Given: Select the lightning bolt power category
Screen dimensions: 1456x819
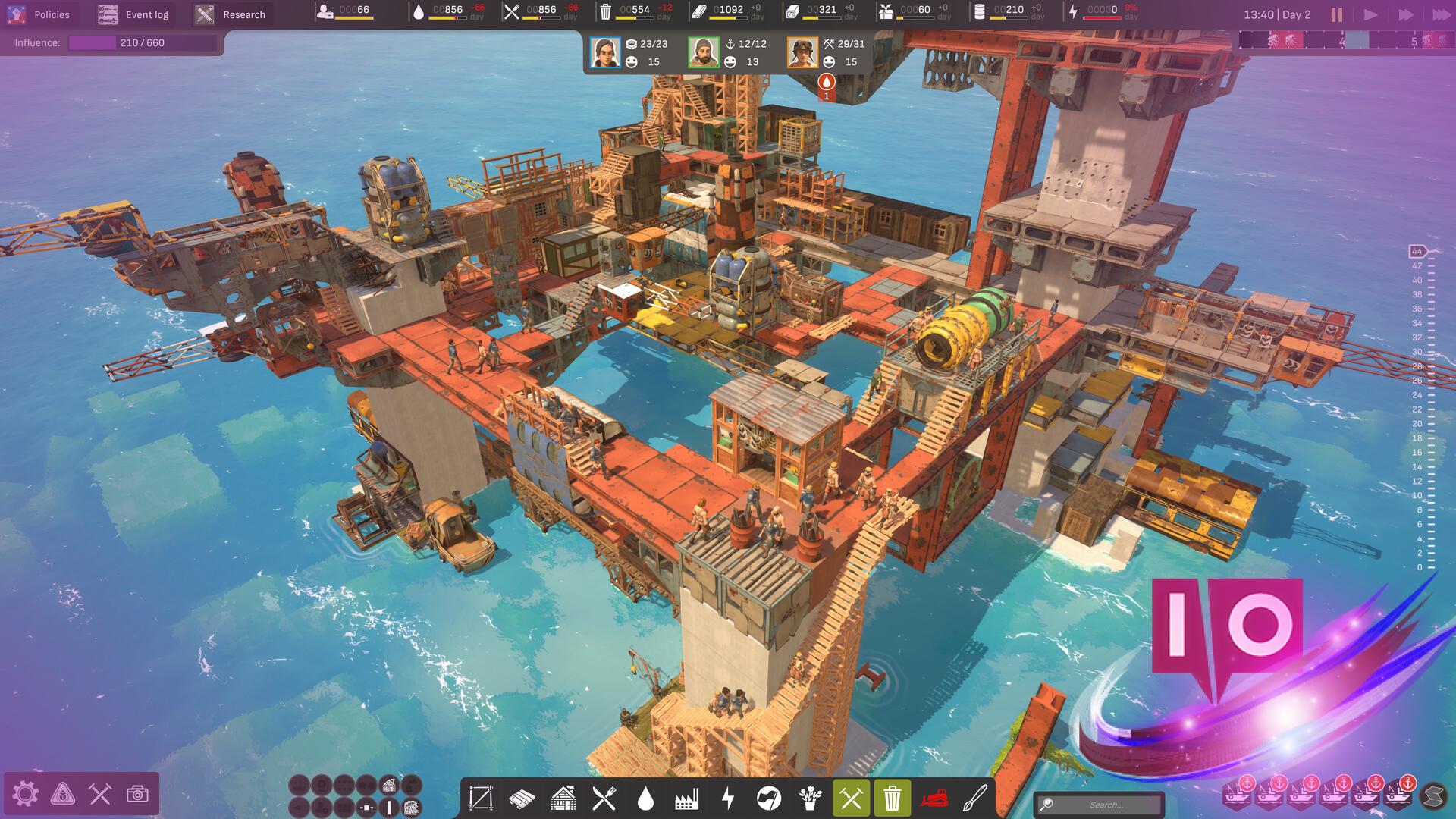Looking at the screenshot, I should (x=727, y=798).
